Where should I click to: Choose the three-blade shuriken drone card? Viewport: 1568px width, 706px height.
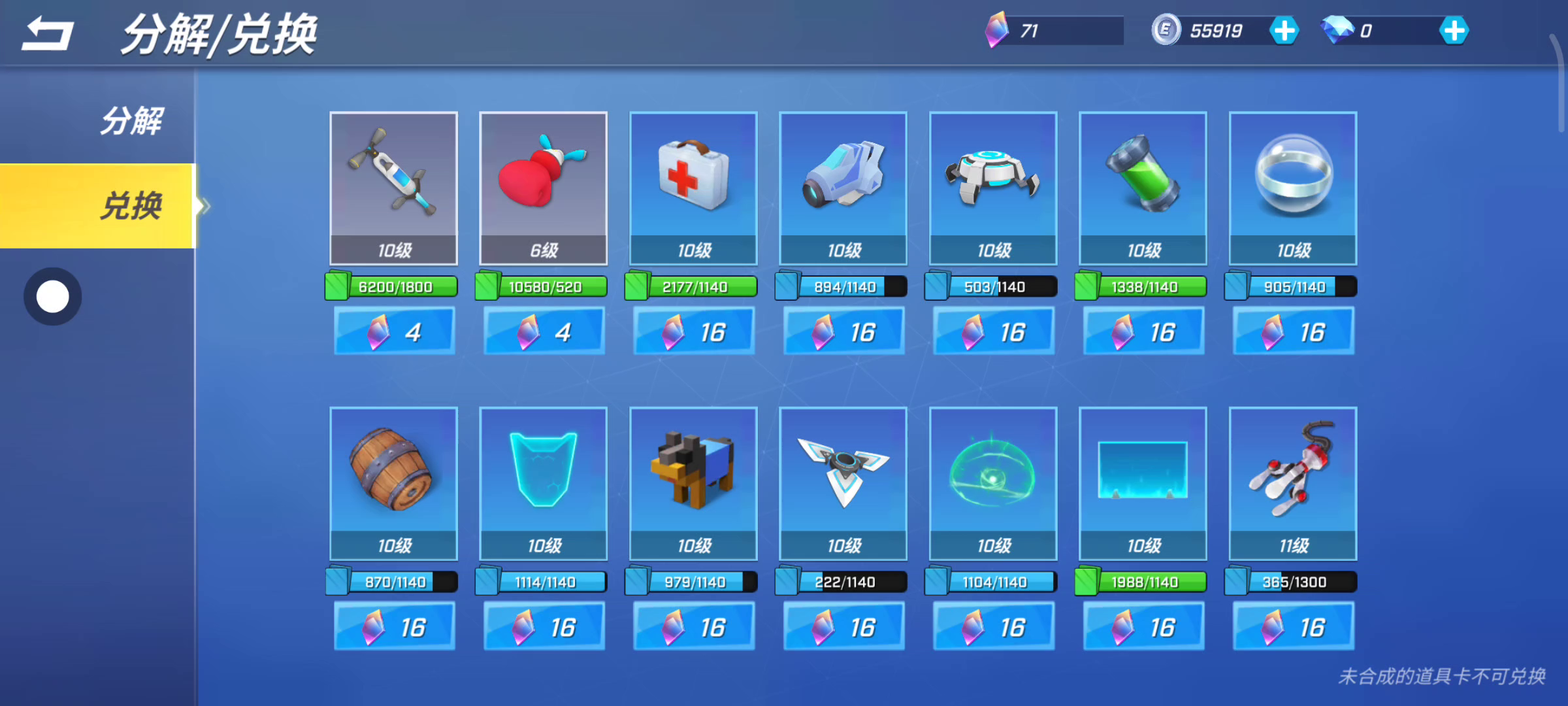843,483
